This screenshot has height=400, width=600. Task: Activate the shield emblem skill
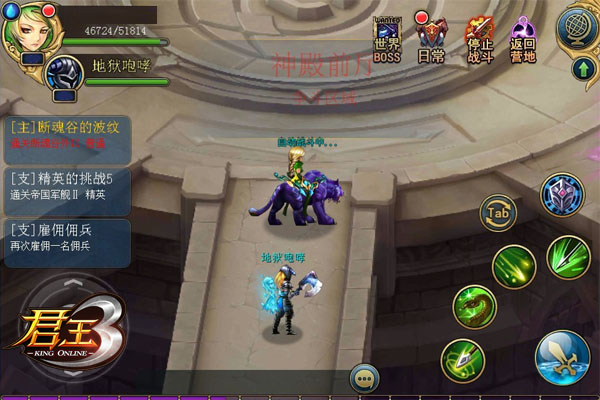tap(561, 194)
